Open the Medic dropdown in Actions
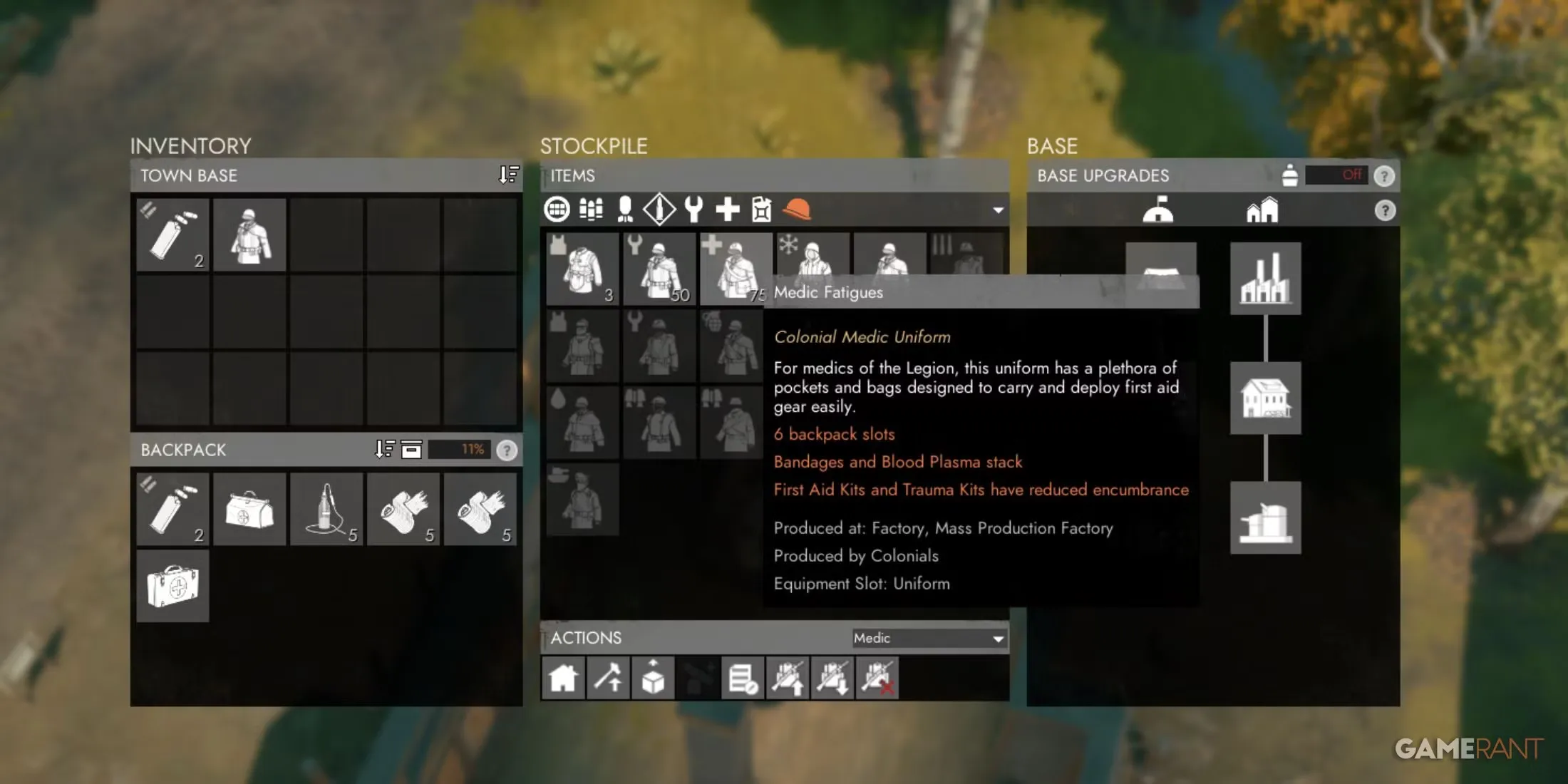Screen dimensions: 1568x784 coord(929,638)
